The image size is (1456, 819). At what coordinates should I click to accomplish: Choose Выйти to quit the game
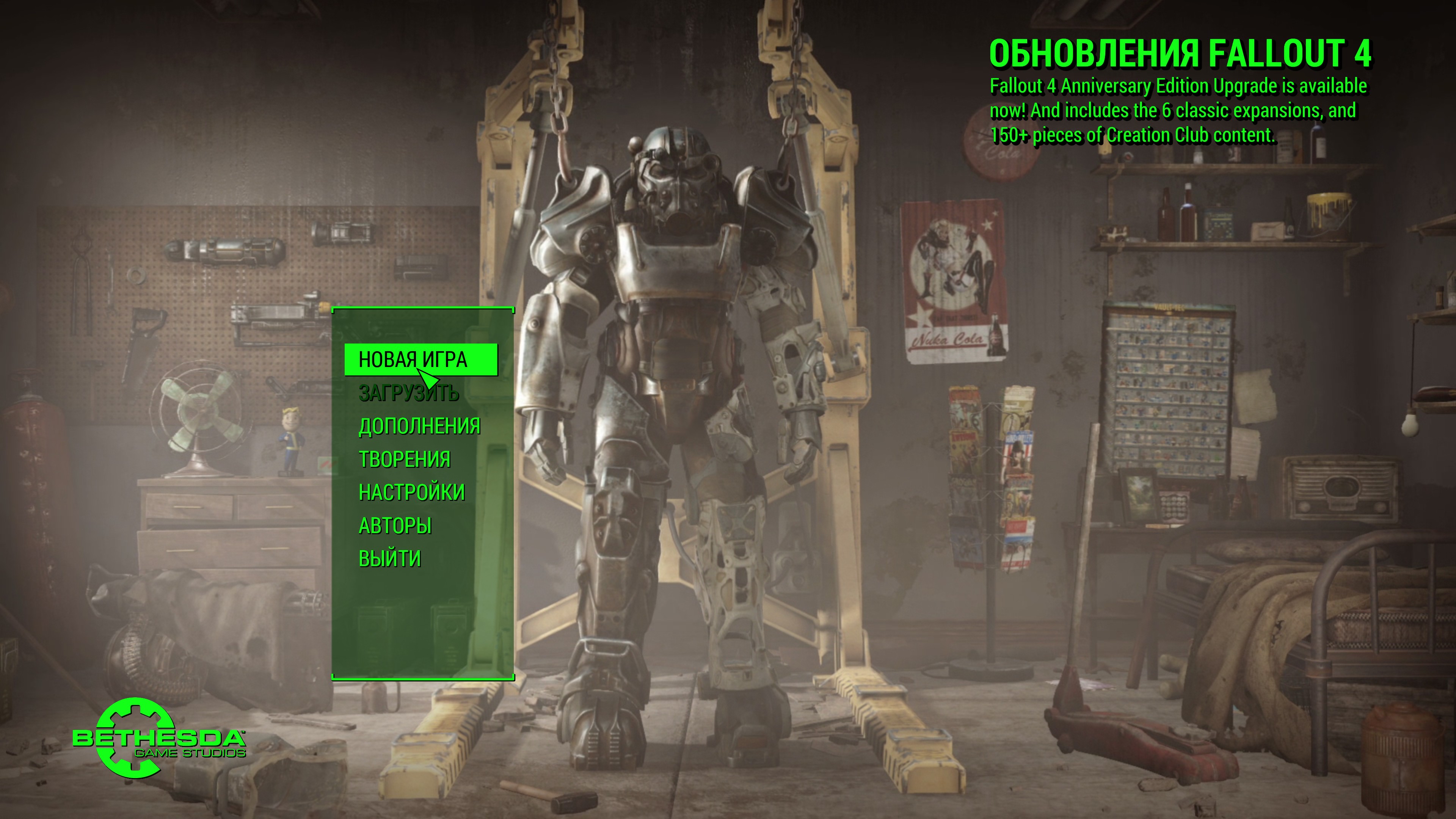click(390, 559)
